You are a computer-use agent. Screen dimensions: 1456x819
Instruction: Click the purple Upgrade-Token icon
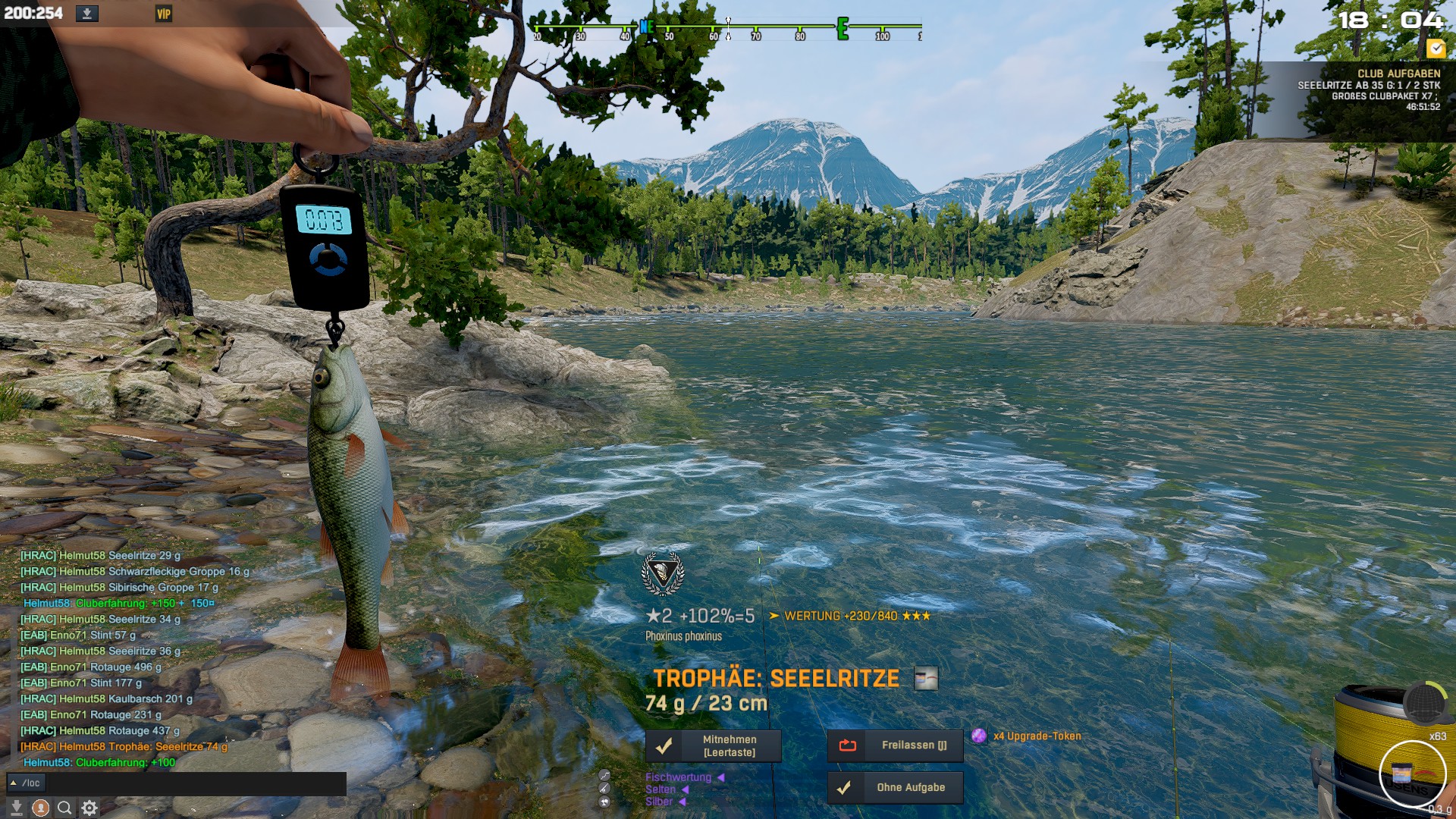coord(979,736)
